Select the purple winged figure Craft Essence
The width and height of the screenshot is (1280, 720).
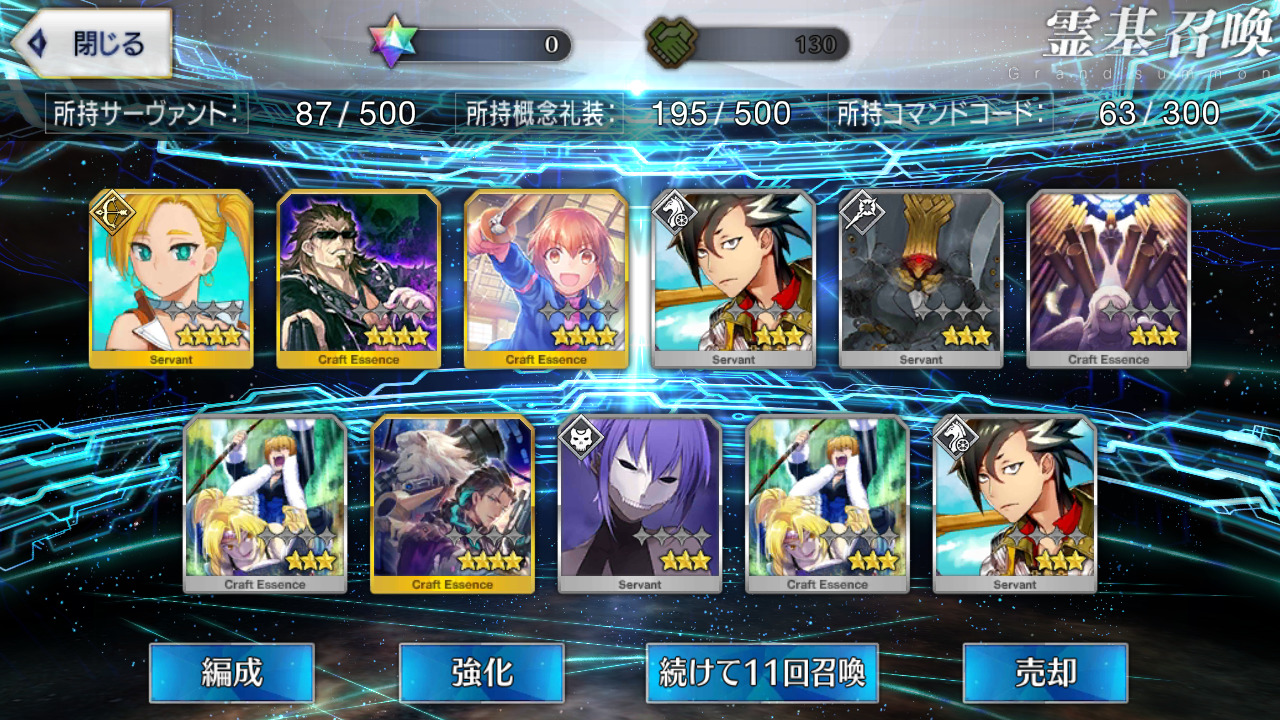click(x=1108, y=278)
